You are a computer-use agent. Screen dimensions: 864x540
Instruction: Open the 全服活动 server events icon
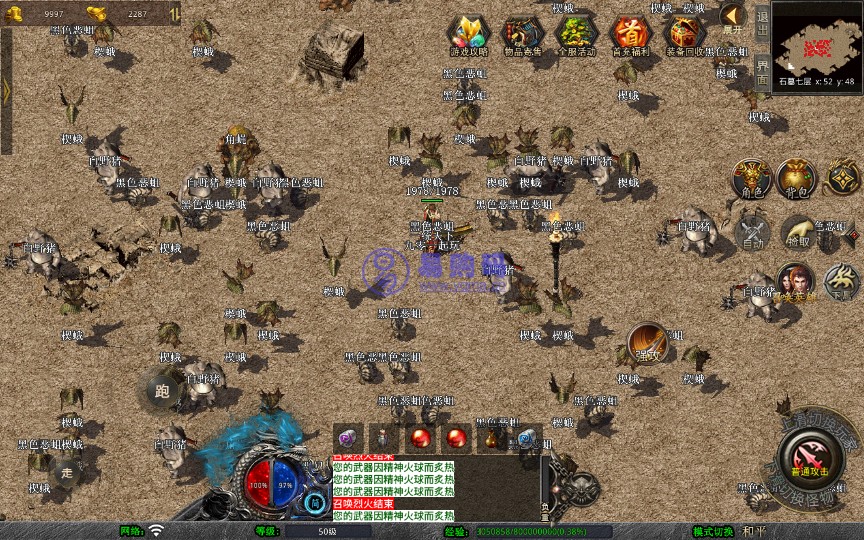pos(576,33)
